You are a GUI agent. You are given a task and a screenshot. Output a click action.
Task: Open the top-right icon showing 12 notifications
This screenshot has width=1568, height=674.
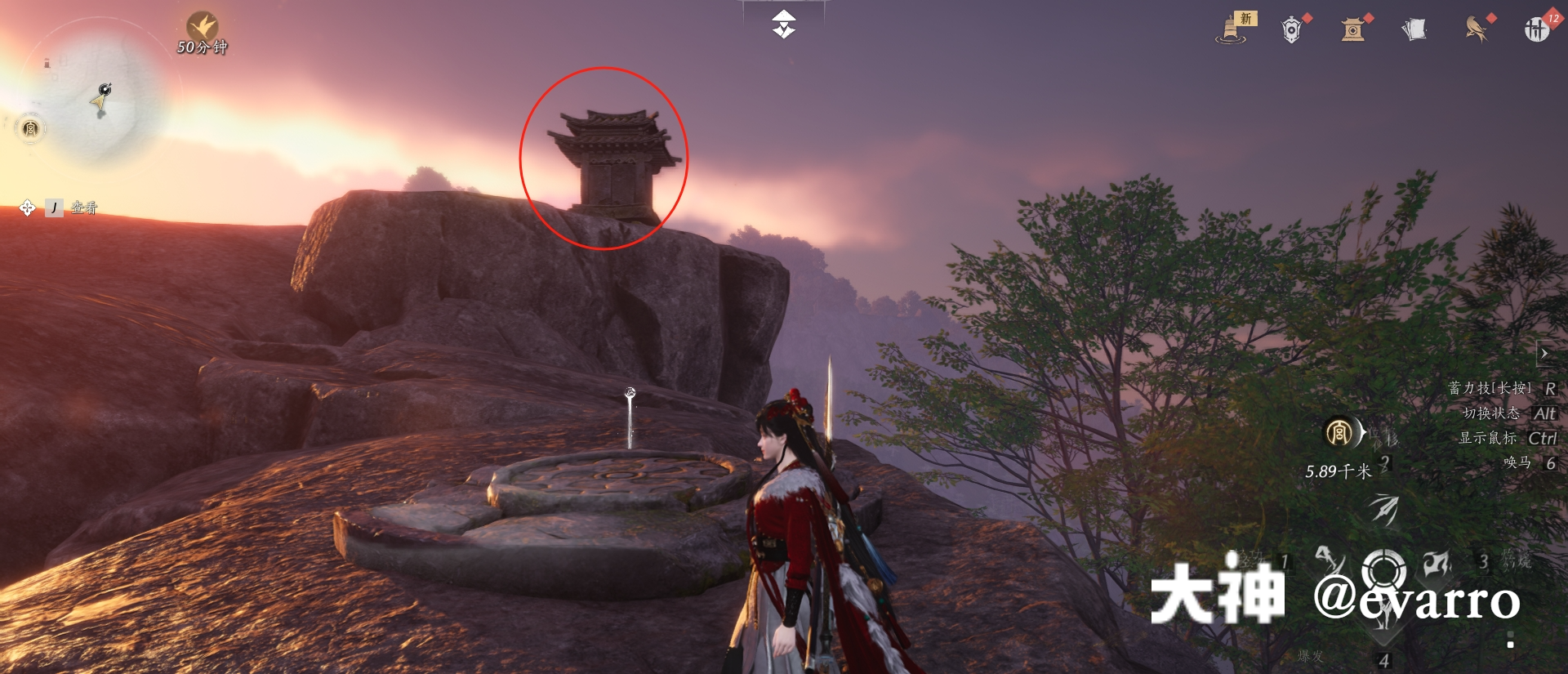tap(1540, 29)
